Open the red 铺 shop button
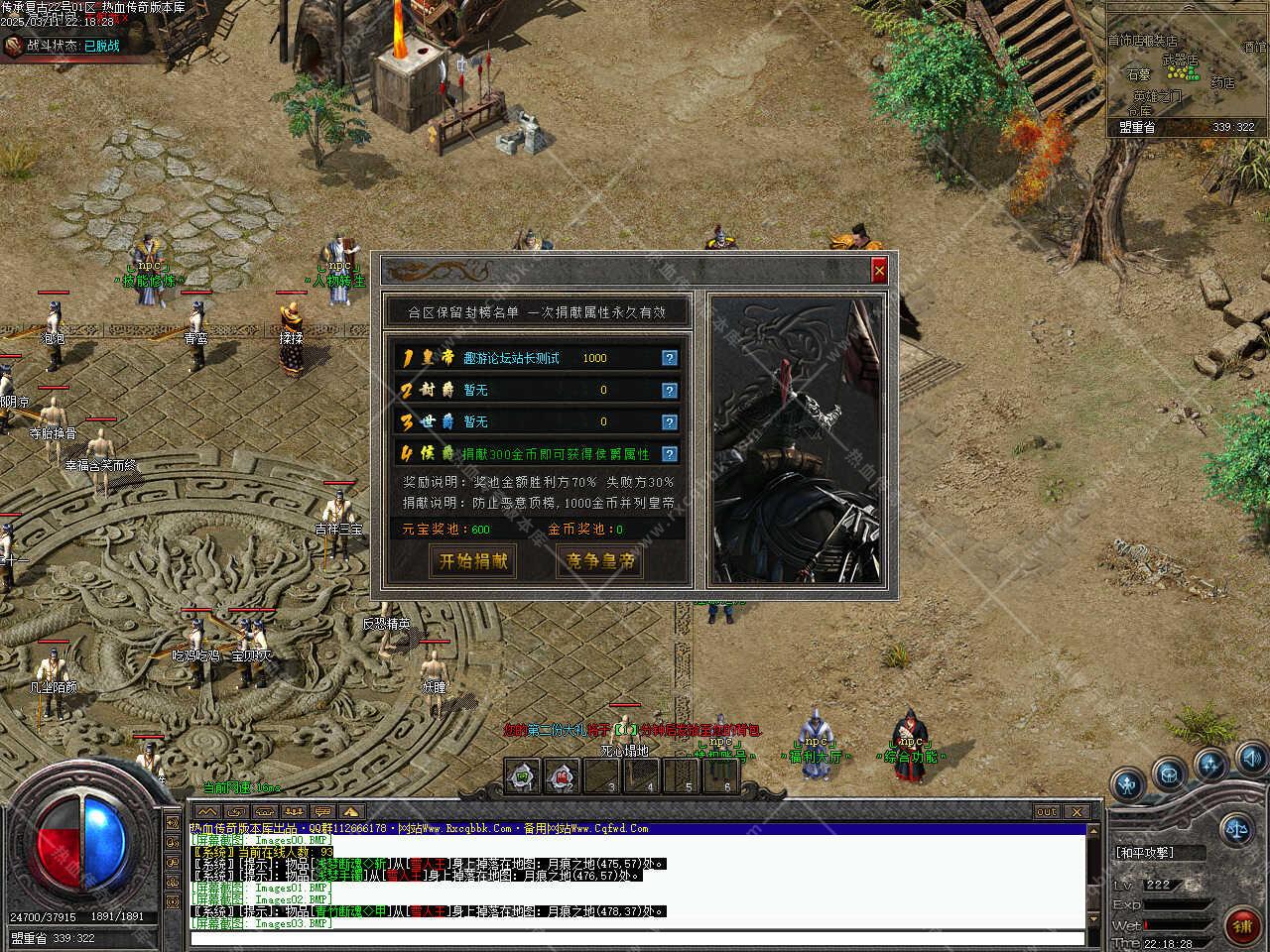The width and height of the screenshot is (1270, 952). click(x=1242, y=925)
